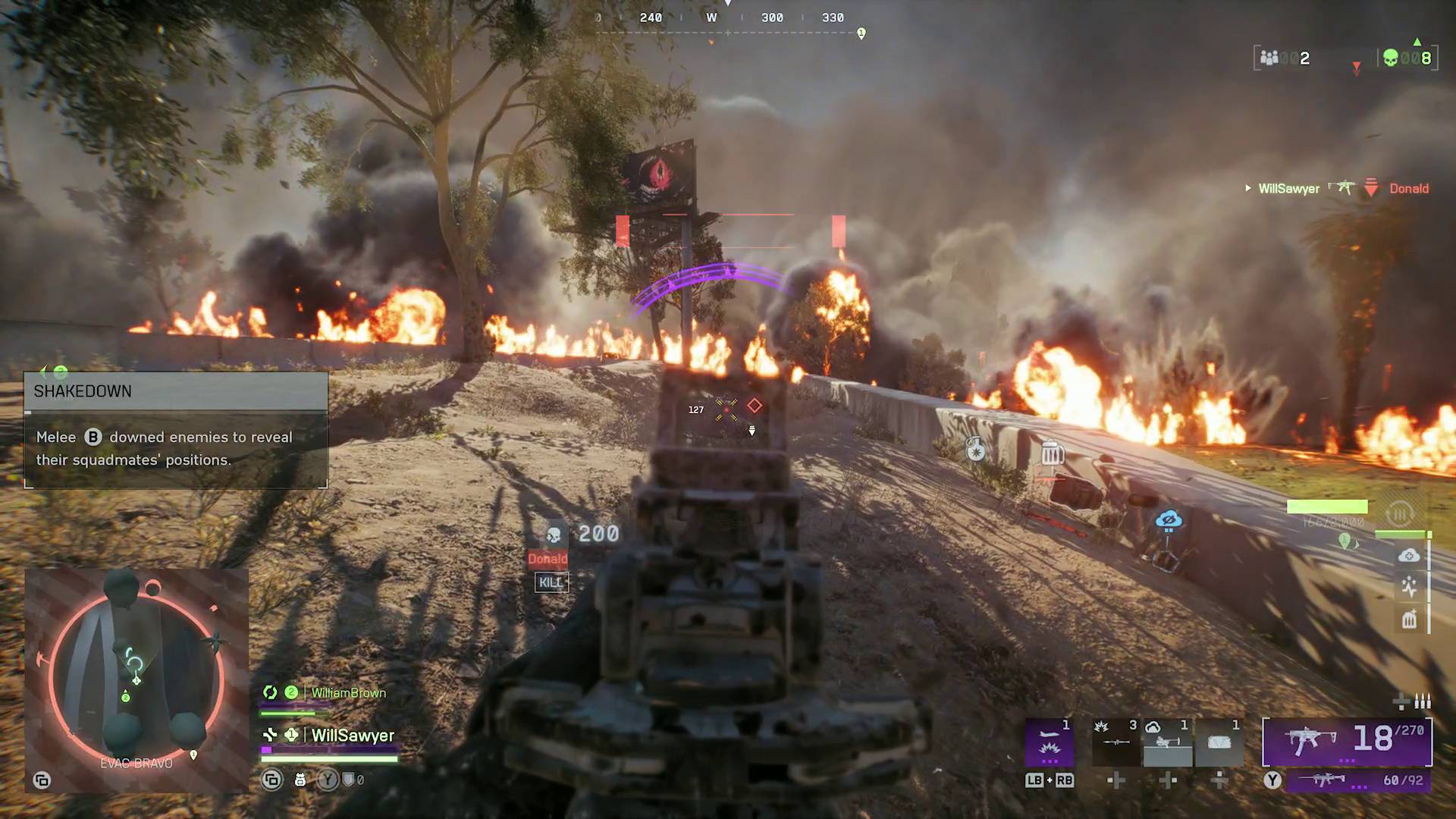
Task: Select the rocket launcher gadget icon
Action: click(x=1116, y=743)
